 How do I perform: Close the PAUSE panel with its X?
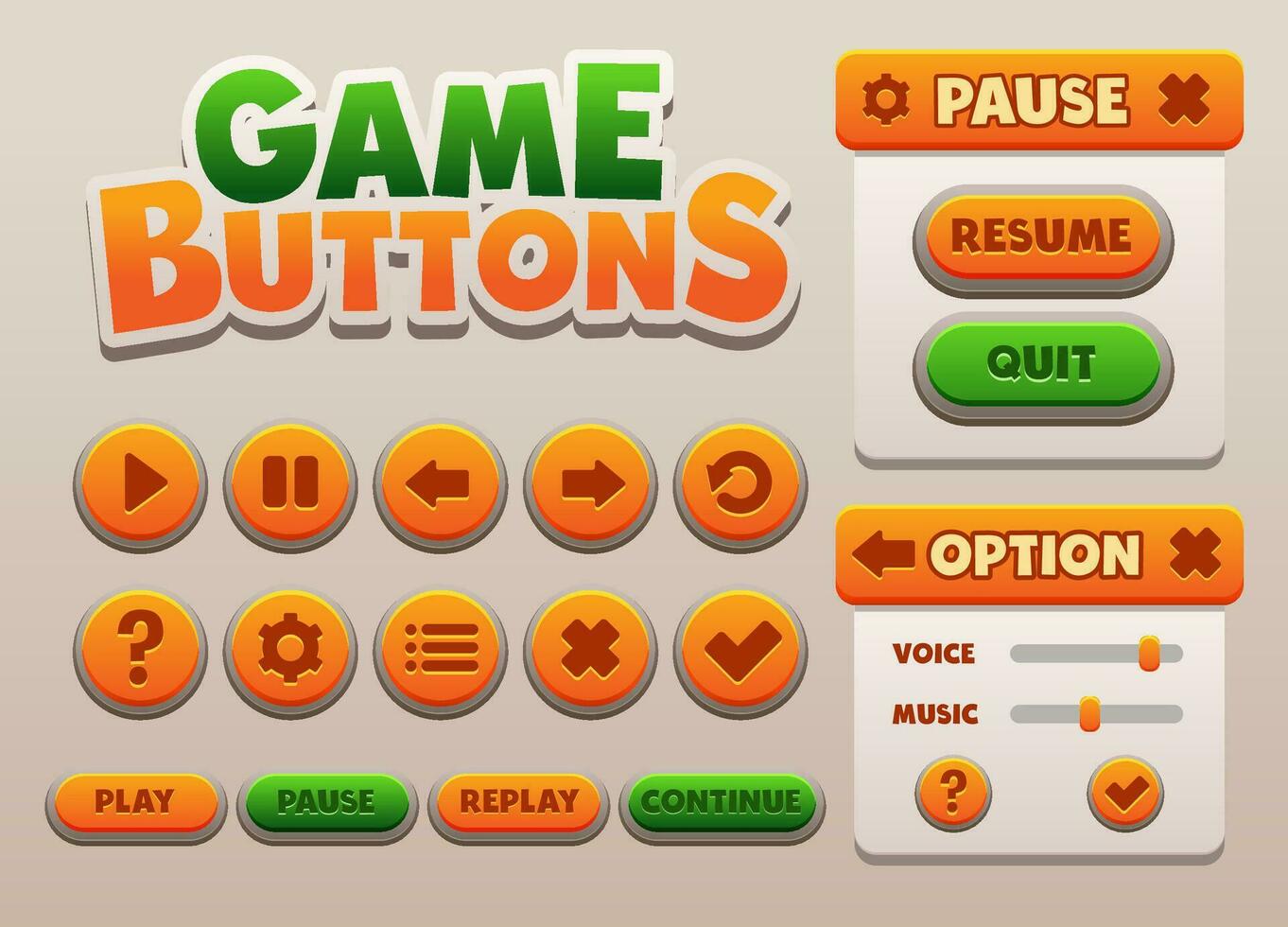[x=1184, y=97]
